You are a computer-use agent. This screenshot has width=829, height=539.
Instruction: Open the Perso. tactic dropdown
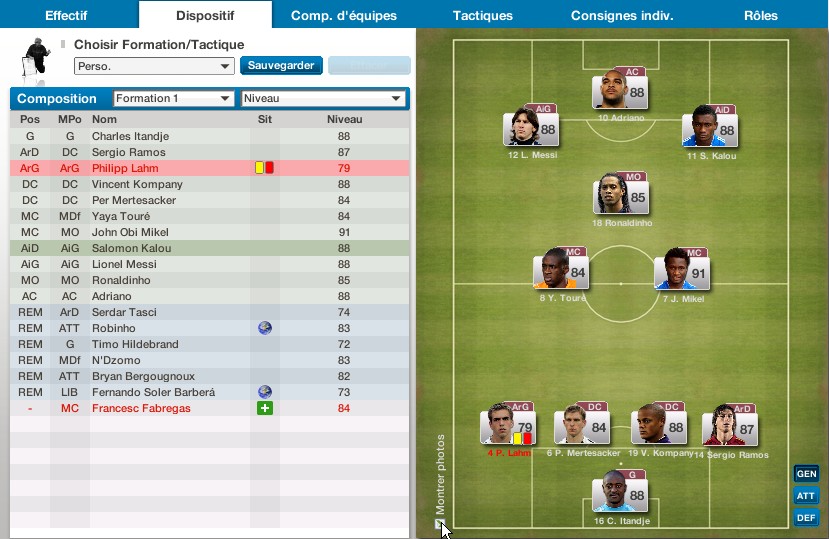154,66
